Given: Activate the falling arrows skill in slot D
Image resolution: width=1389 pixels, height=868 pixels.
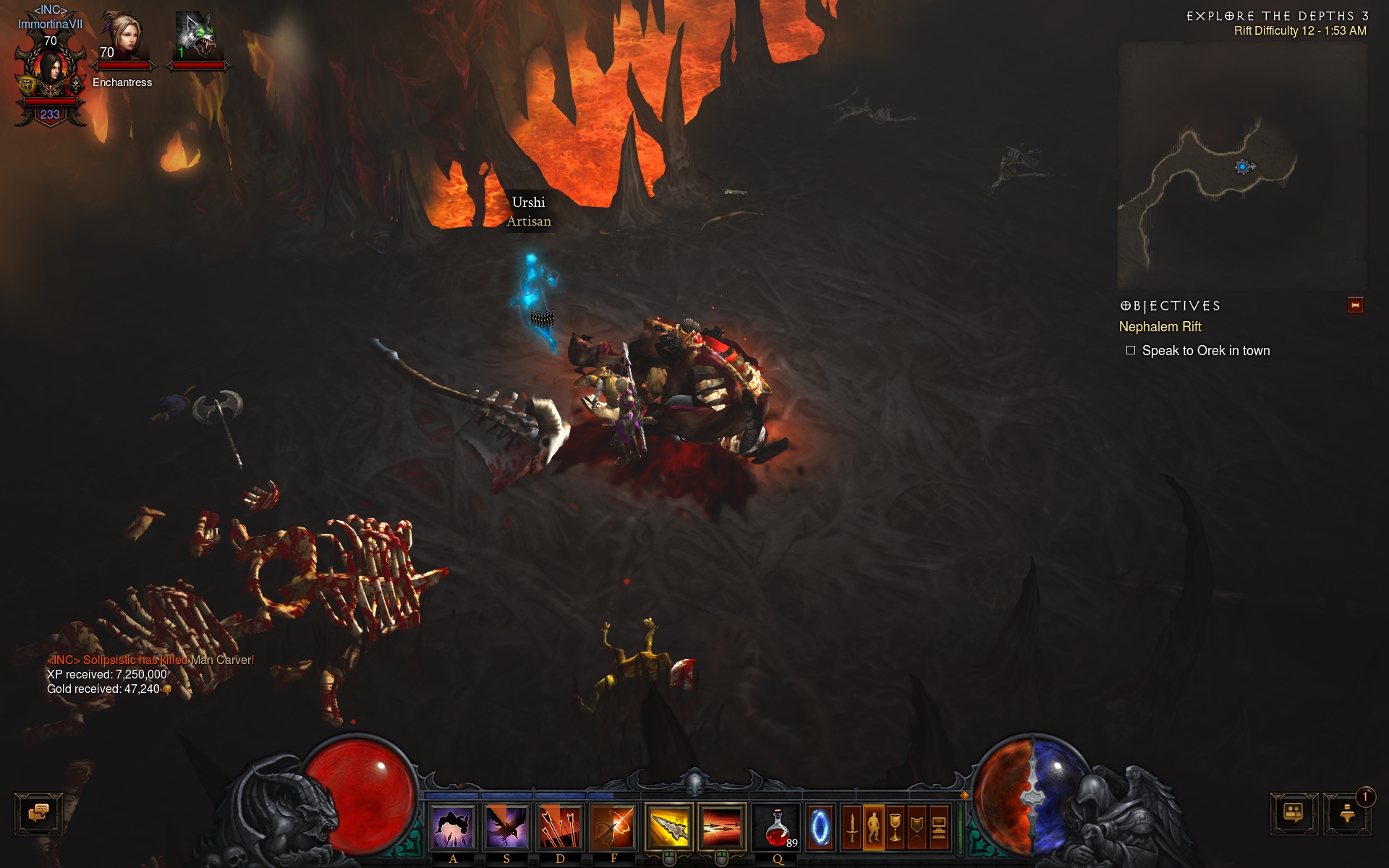Looking at the screenshot, I should click(560, 827).
